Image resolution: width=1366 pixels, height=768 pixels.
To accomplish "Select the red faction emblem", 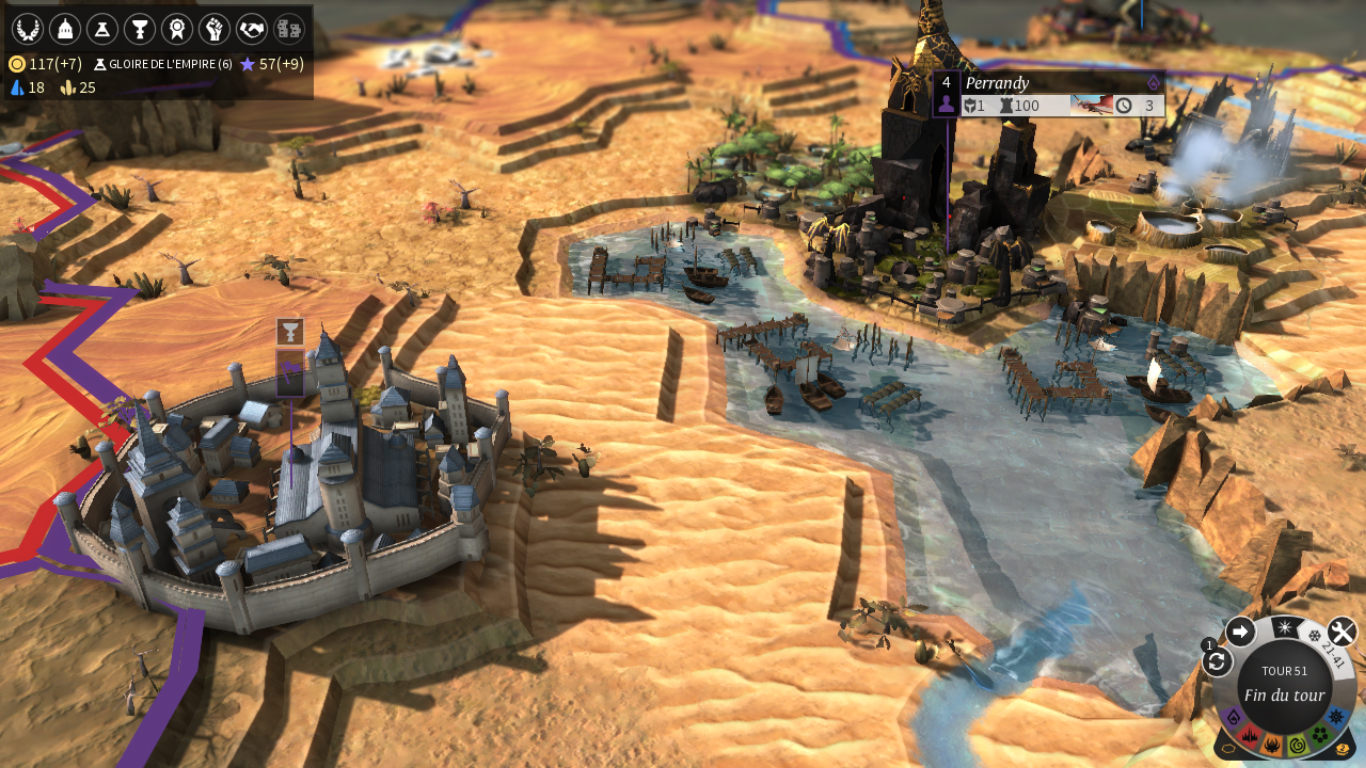I will point(1250,737).
